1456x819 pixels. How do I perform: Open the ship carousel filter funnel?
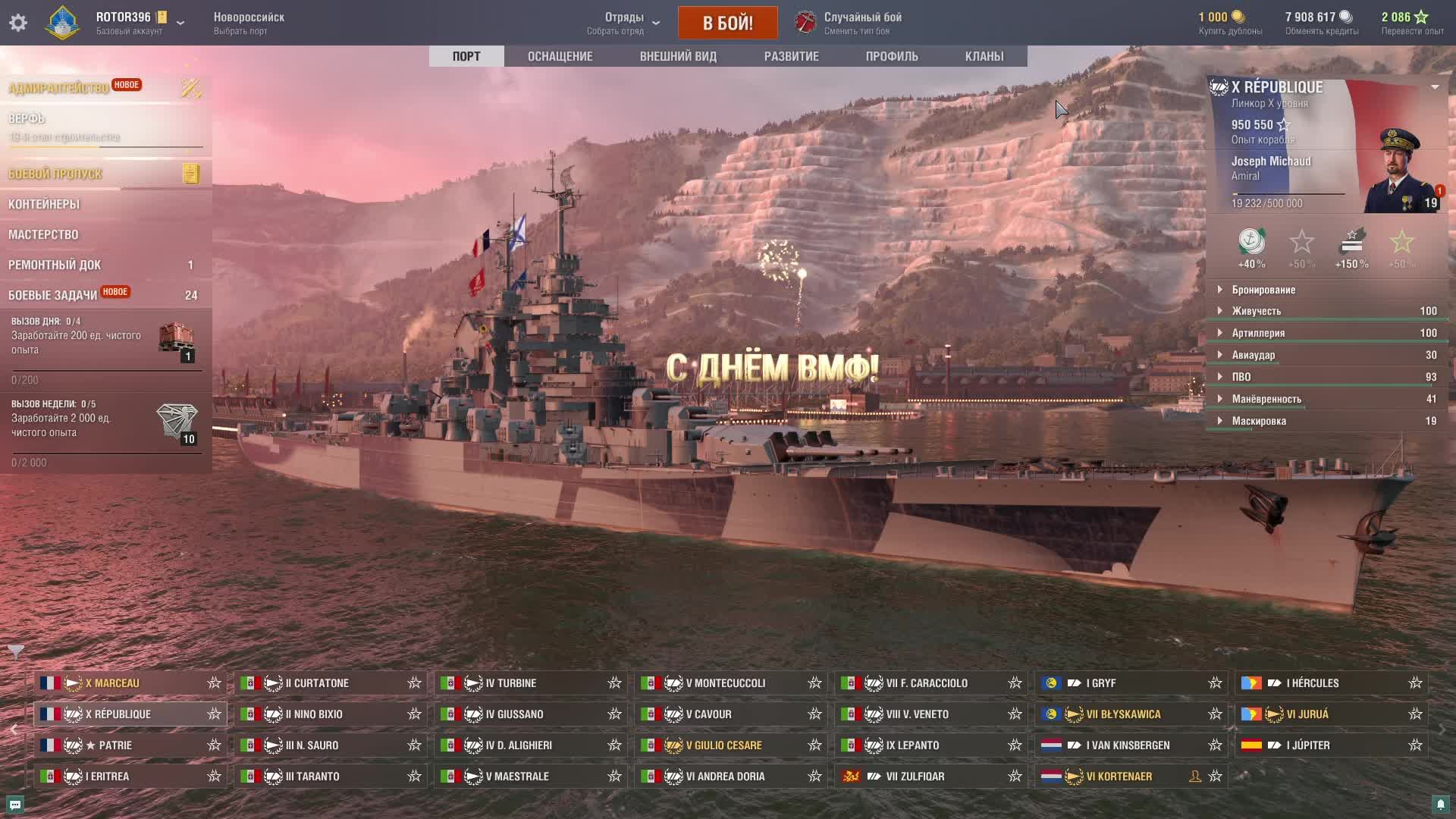(16, 651)
